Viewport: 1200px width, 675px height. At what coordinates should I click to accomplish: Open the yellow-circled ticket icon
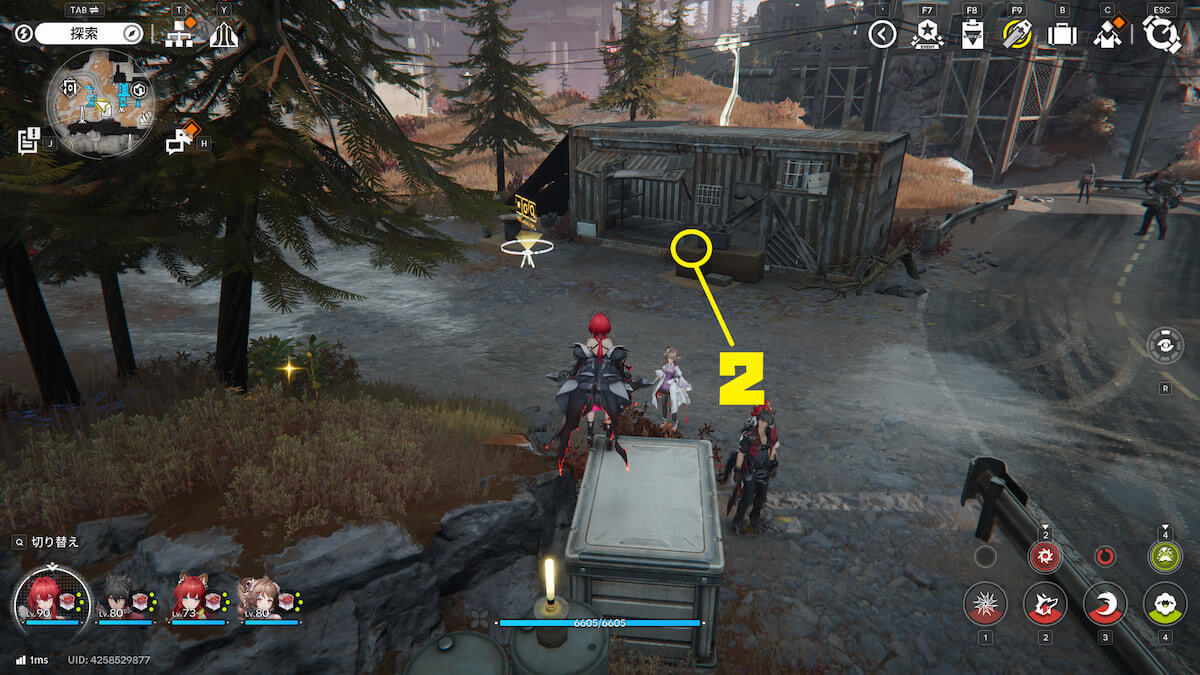[1017, 35]
